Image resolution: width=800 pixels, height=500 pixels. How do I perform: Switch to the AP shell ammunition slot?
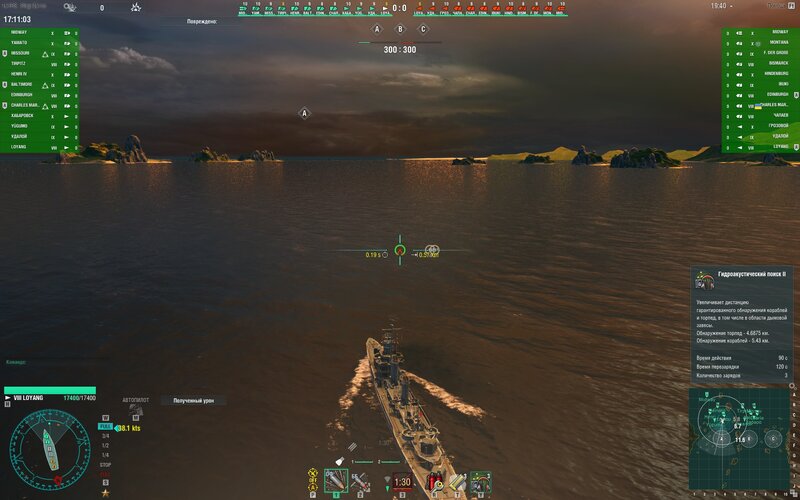tap(359, 482)
